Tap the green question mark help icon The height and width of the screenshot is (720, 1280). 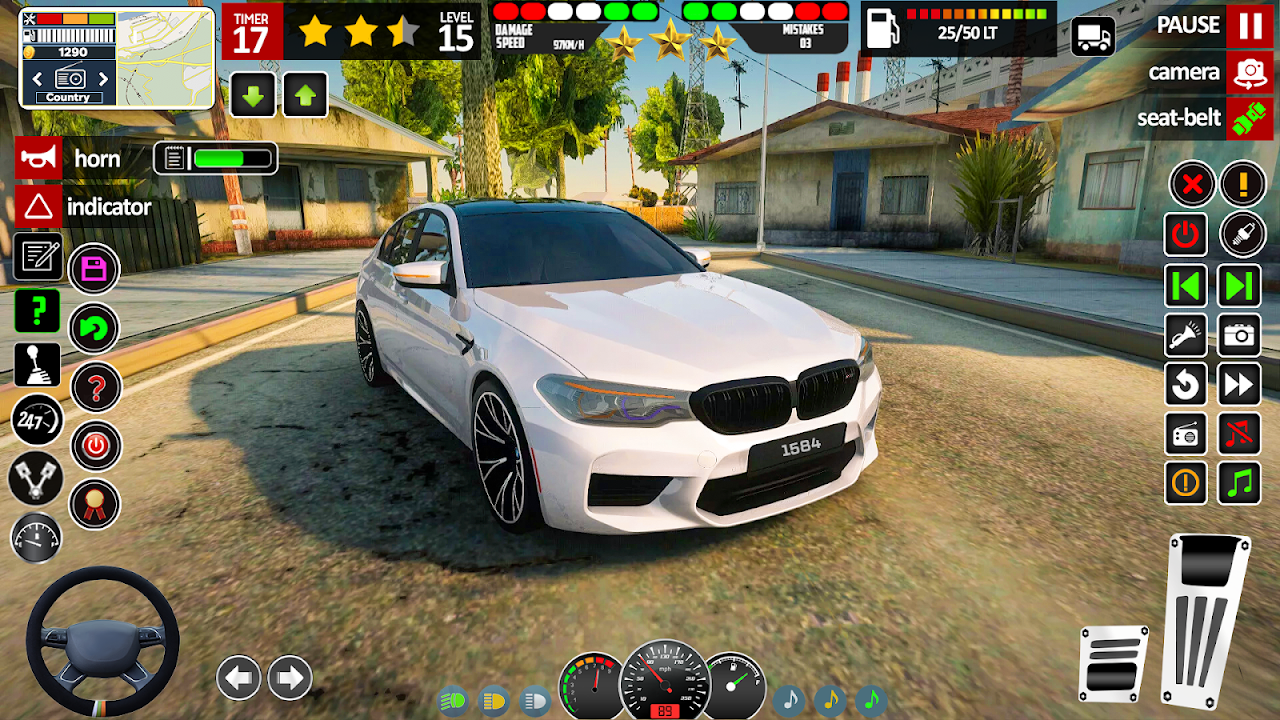coord(37,312)
